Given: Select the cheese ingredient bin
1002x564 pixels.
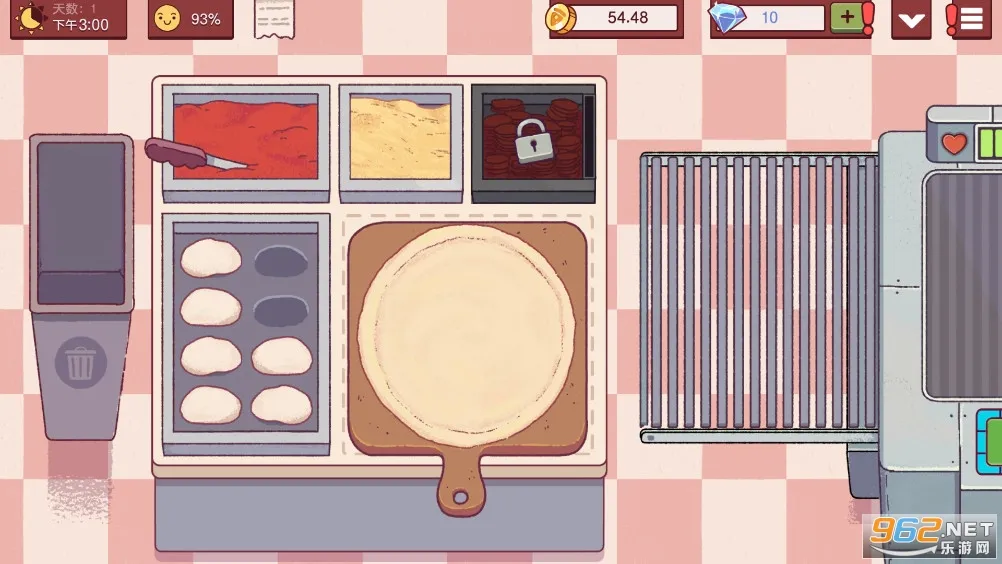Looking at the screenshot, I should (400, 138).
